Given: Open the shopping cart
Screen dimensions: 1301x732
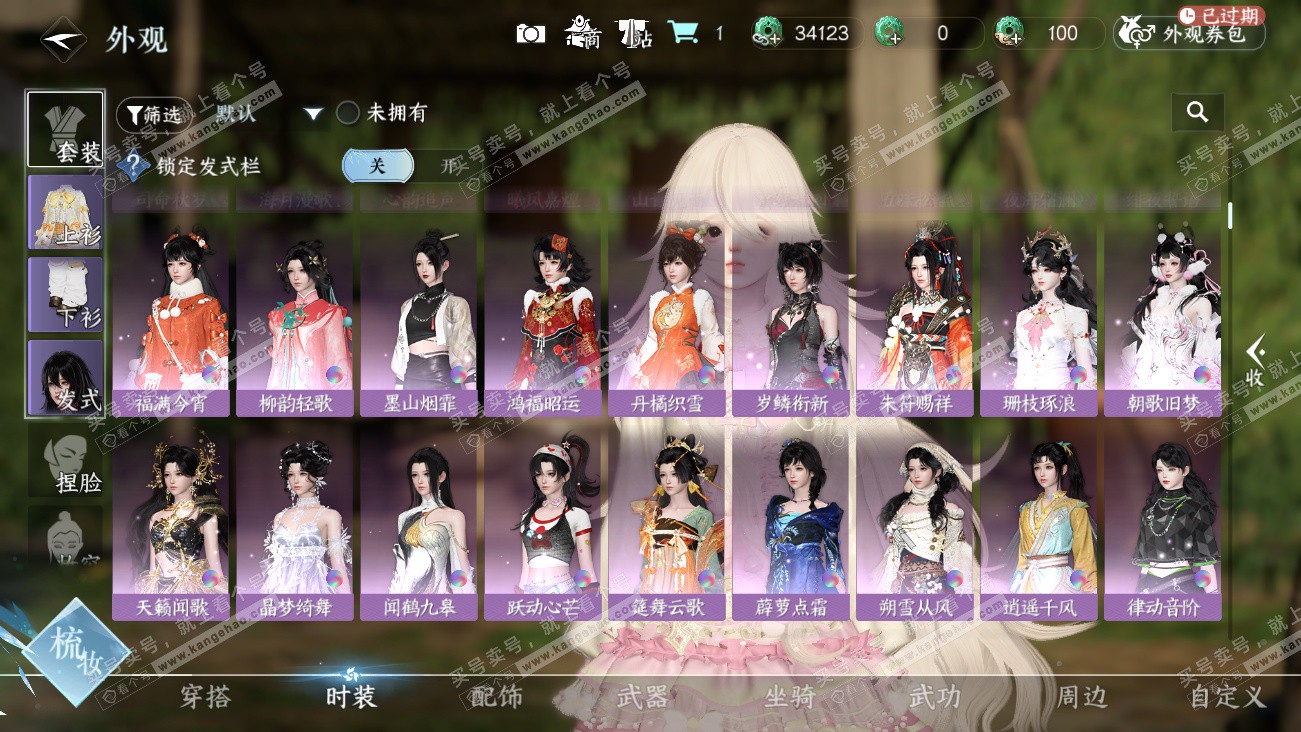Looking at the screenshot, I should (683, 33).
